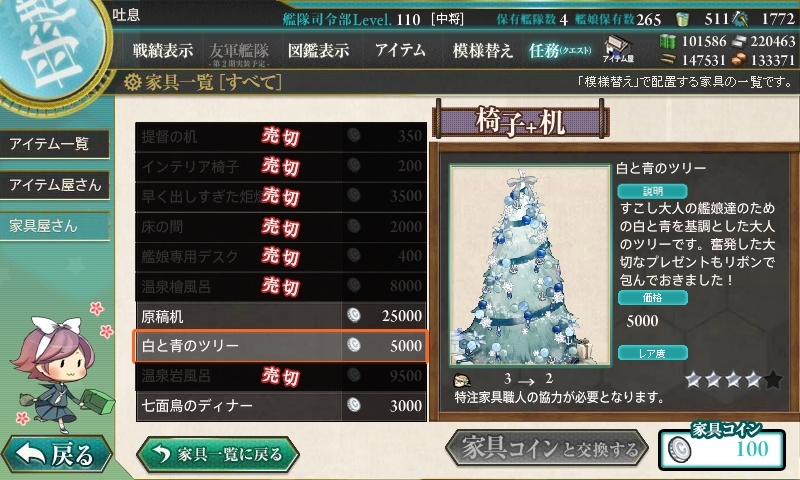
Task: Open the 戦績表示 records menu
Action: point(163,50)
